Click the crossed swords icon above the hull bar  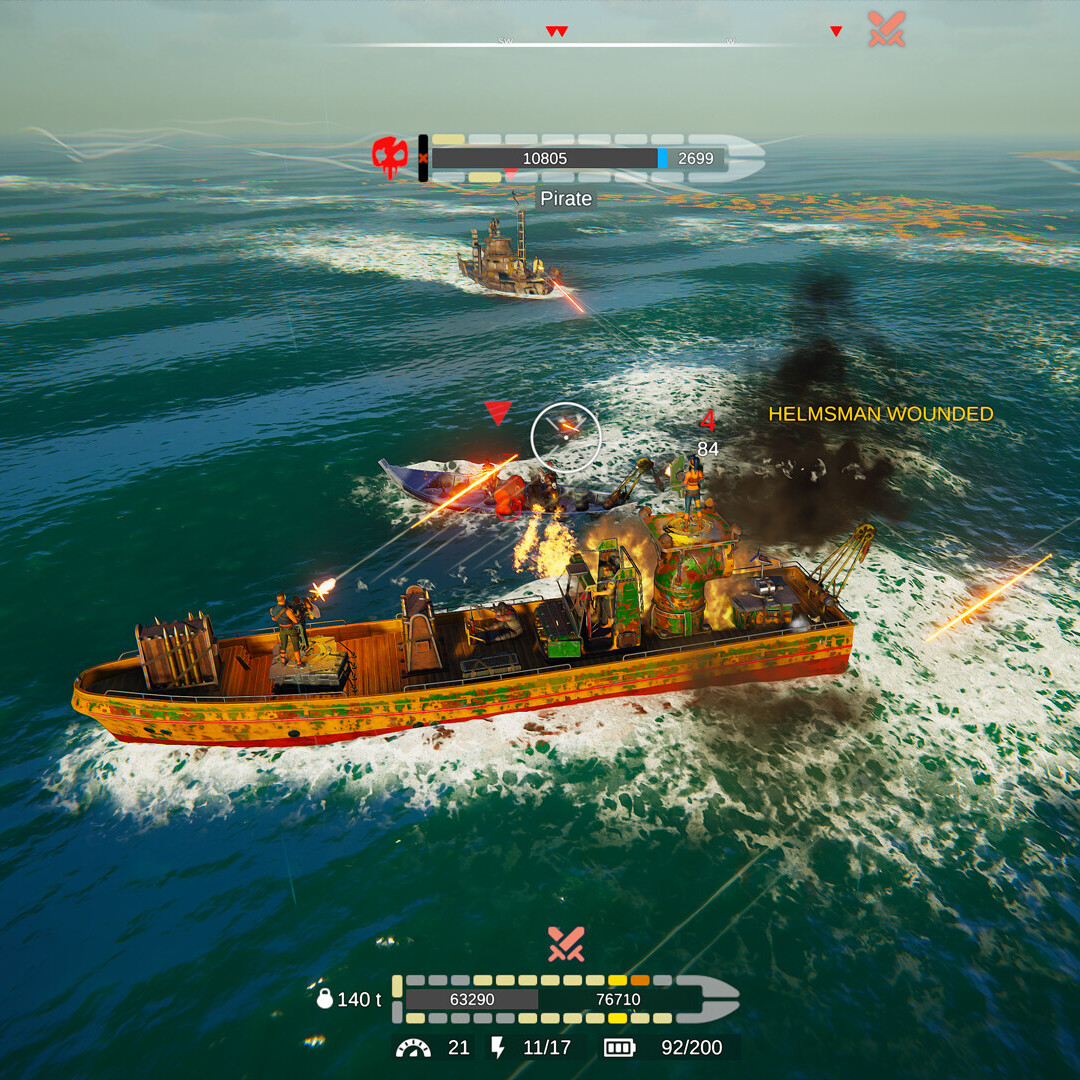pyautogui.click(x=565, y=944)
